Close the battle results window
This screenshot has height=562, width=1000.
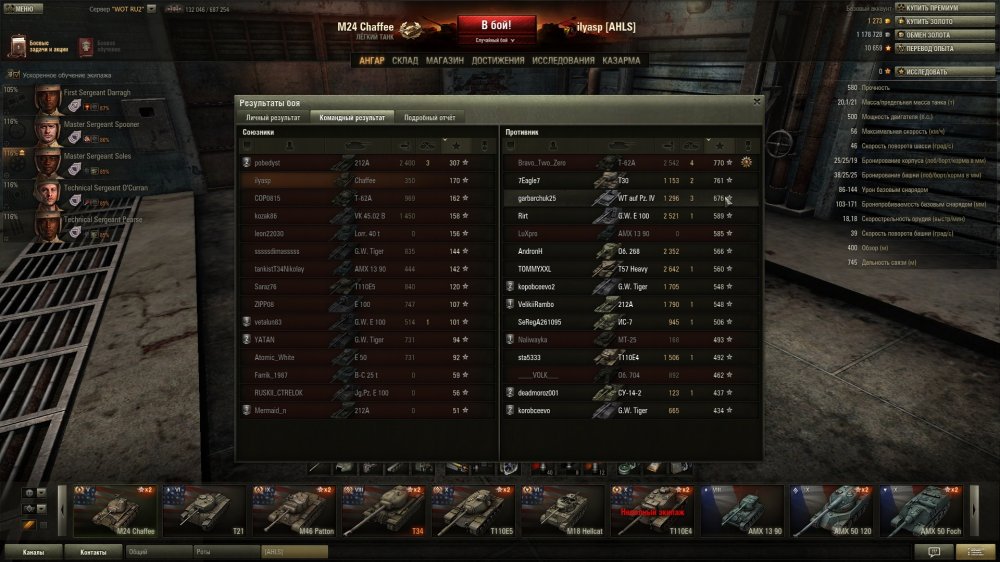click(x=756, y=101)
